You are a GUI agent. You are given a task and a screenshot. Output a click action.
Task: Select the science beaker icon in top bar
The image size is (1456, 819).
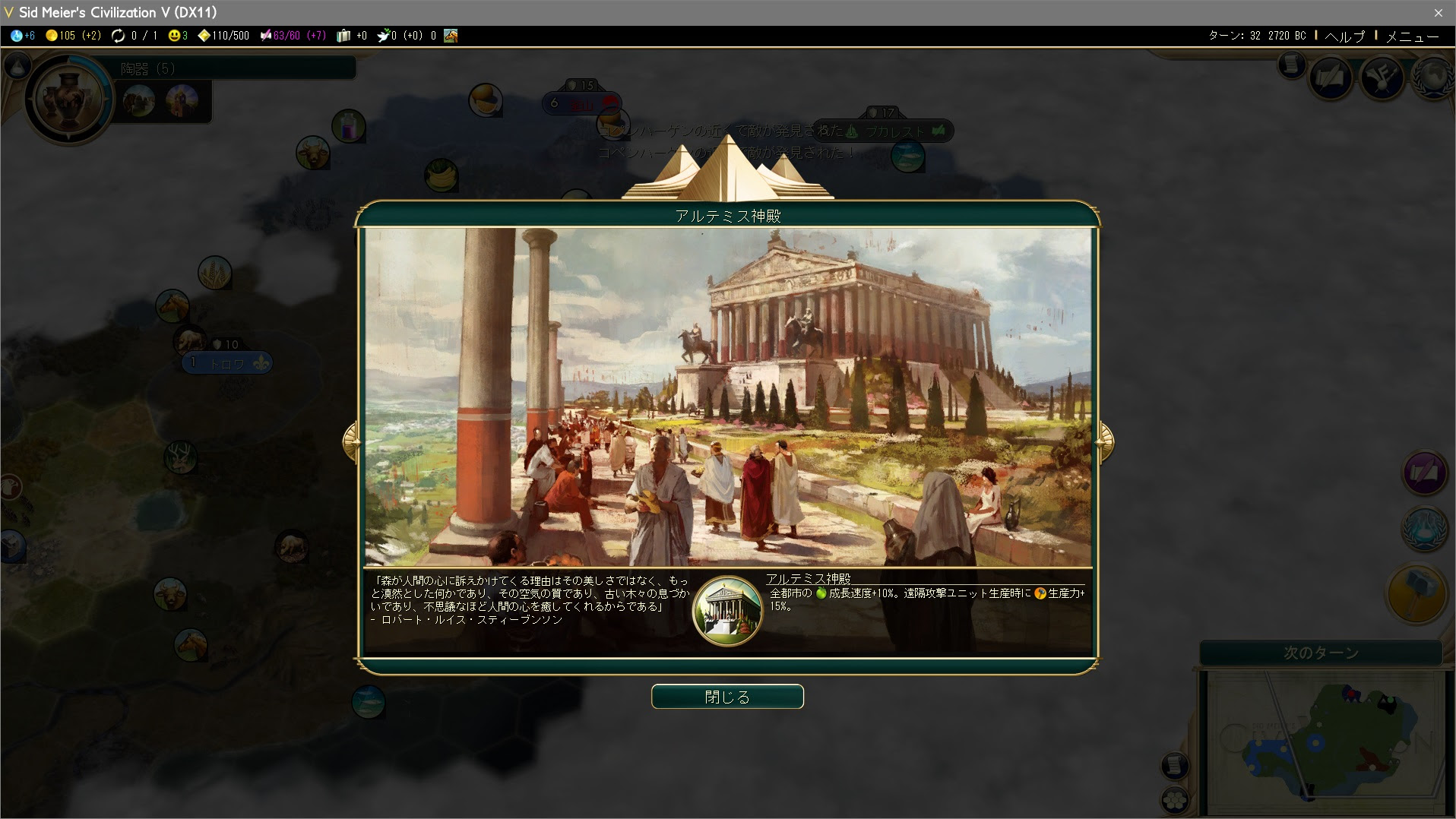click(x=17, y=35)
